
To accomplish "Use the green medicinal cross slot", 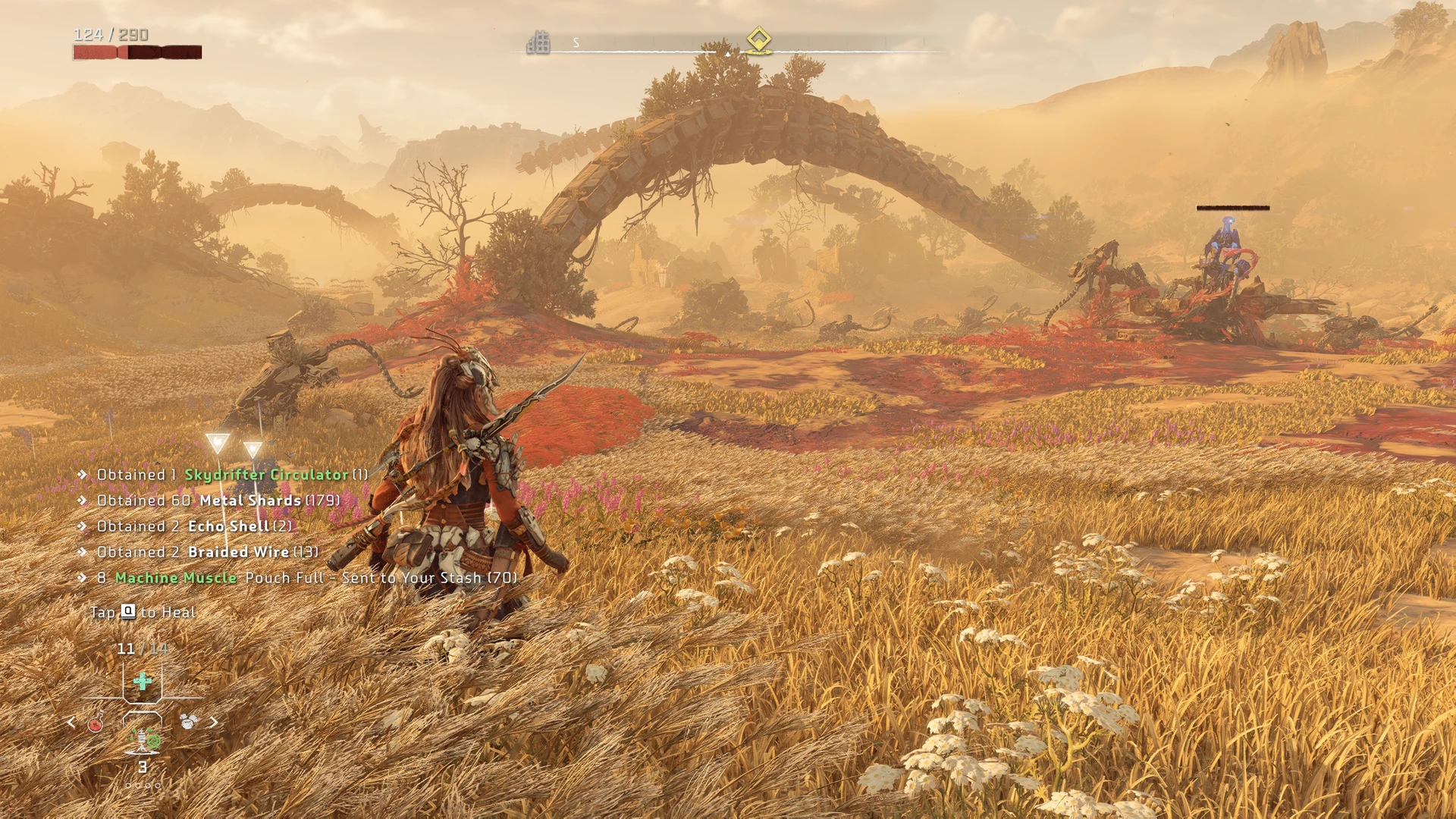I will point(143,681).
